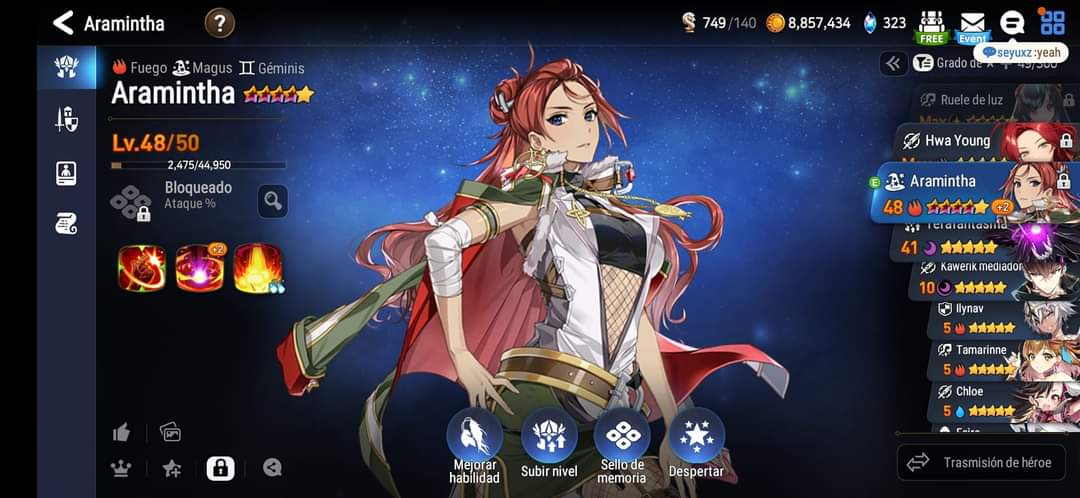The width and height of the screenshot is (1080, 498).
Task: Open the chat bubble icon
Action: tap(1012, 23)
